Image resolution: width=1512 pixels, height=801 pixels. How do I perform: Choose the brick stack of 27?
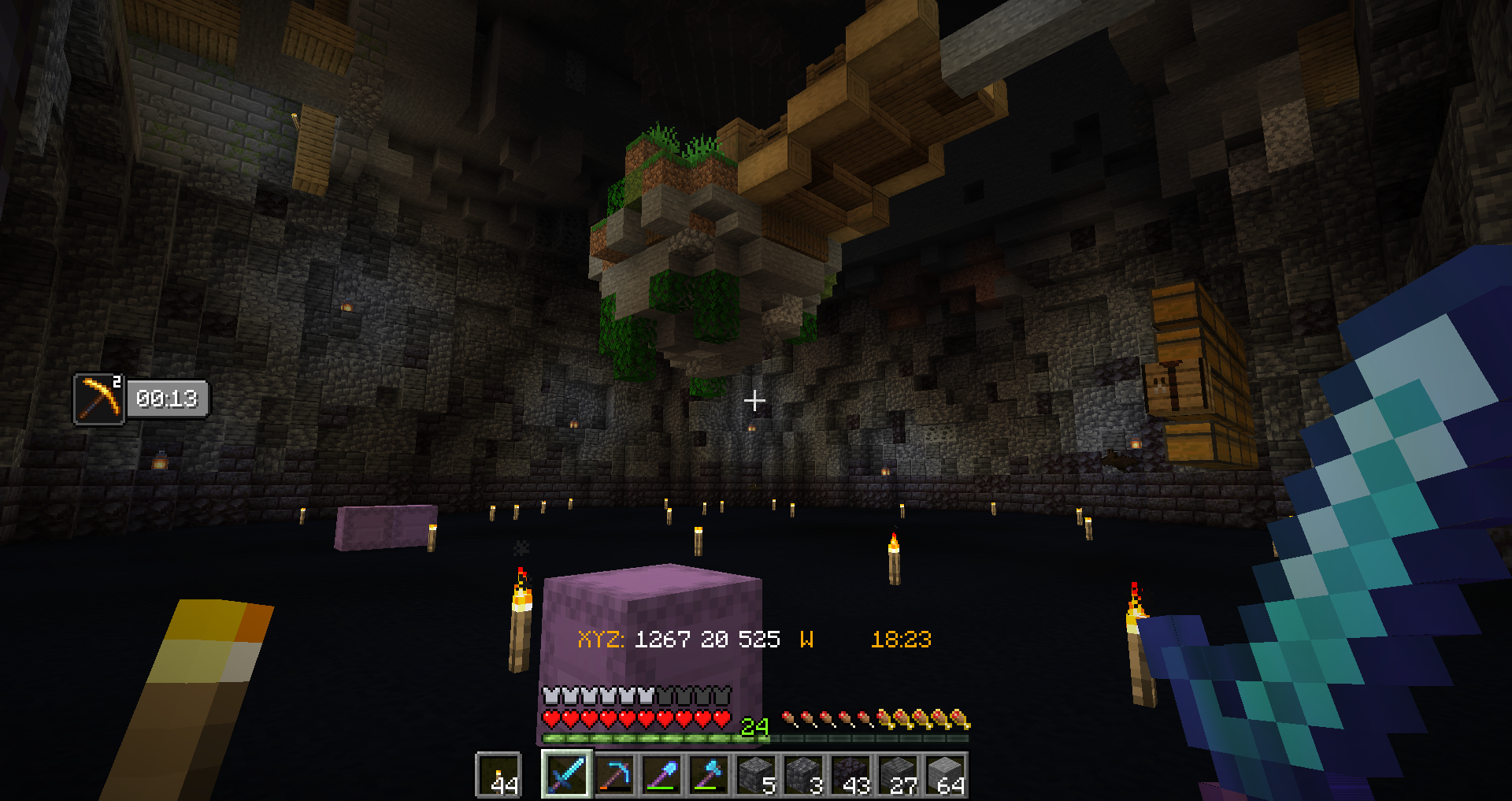click(899, 775)
